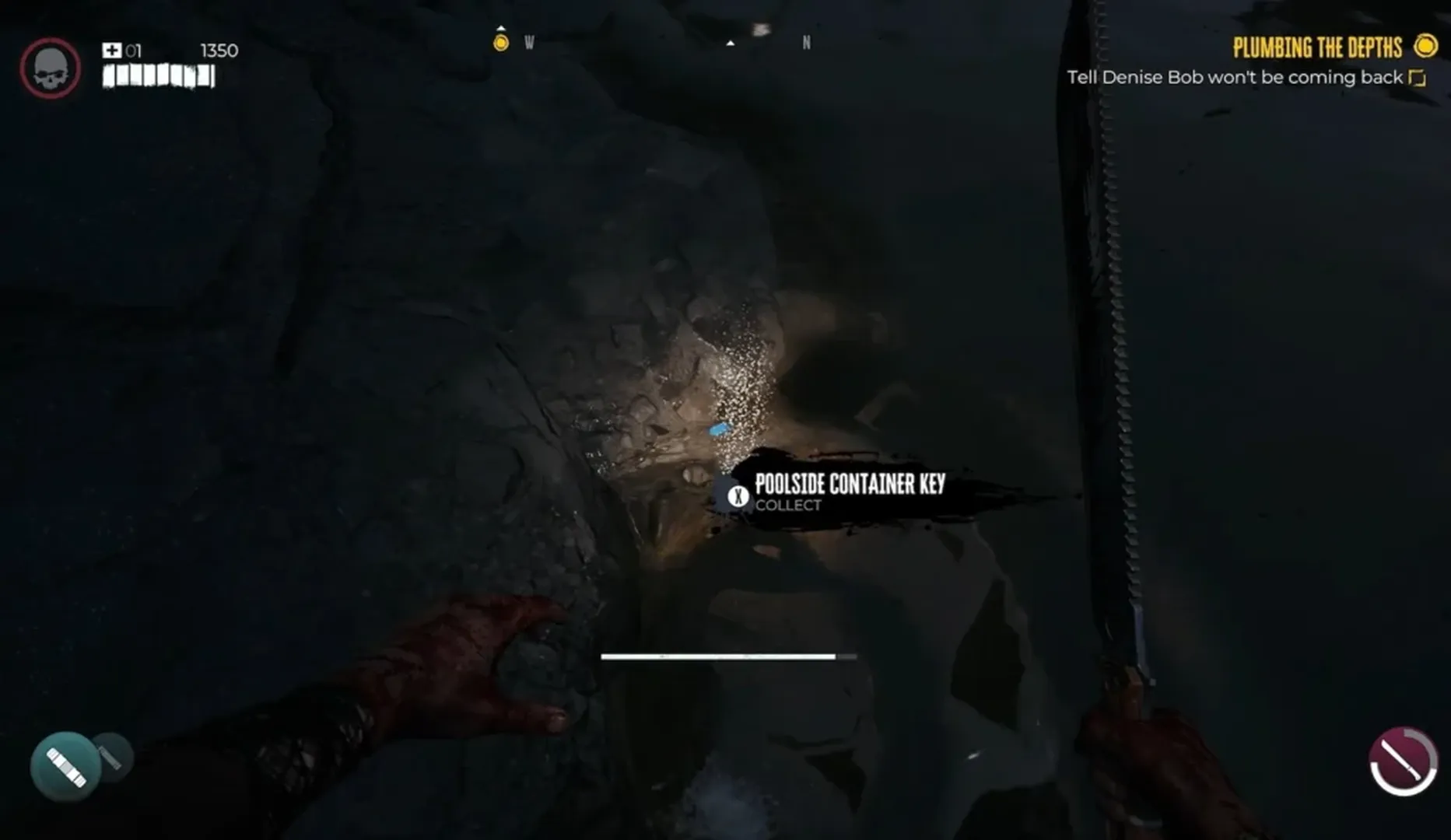Expand the health bar display

tap(156, 77)
